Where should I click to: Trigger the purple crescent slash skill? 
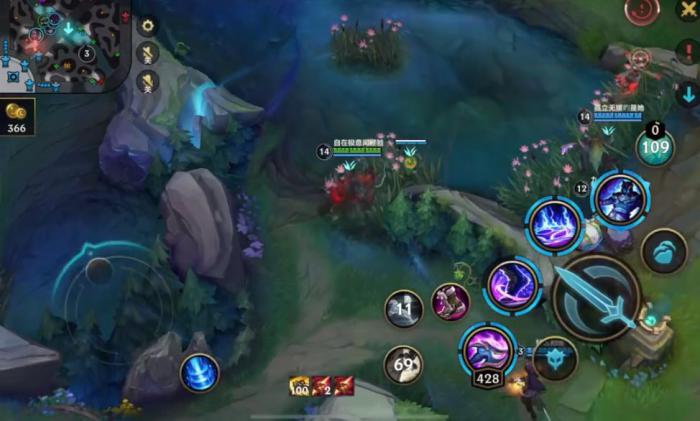(x=513, y=284)
